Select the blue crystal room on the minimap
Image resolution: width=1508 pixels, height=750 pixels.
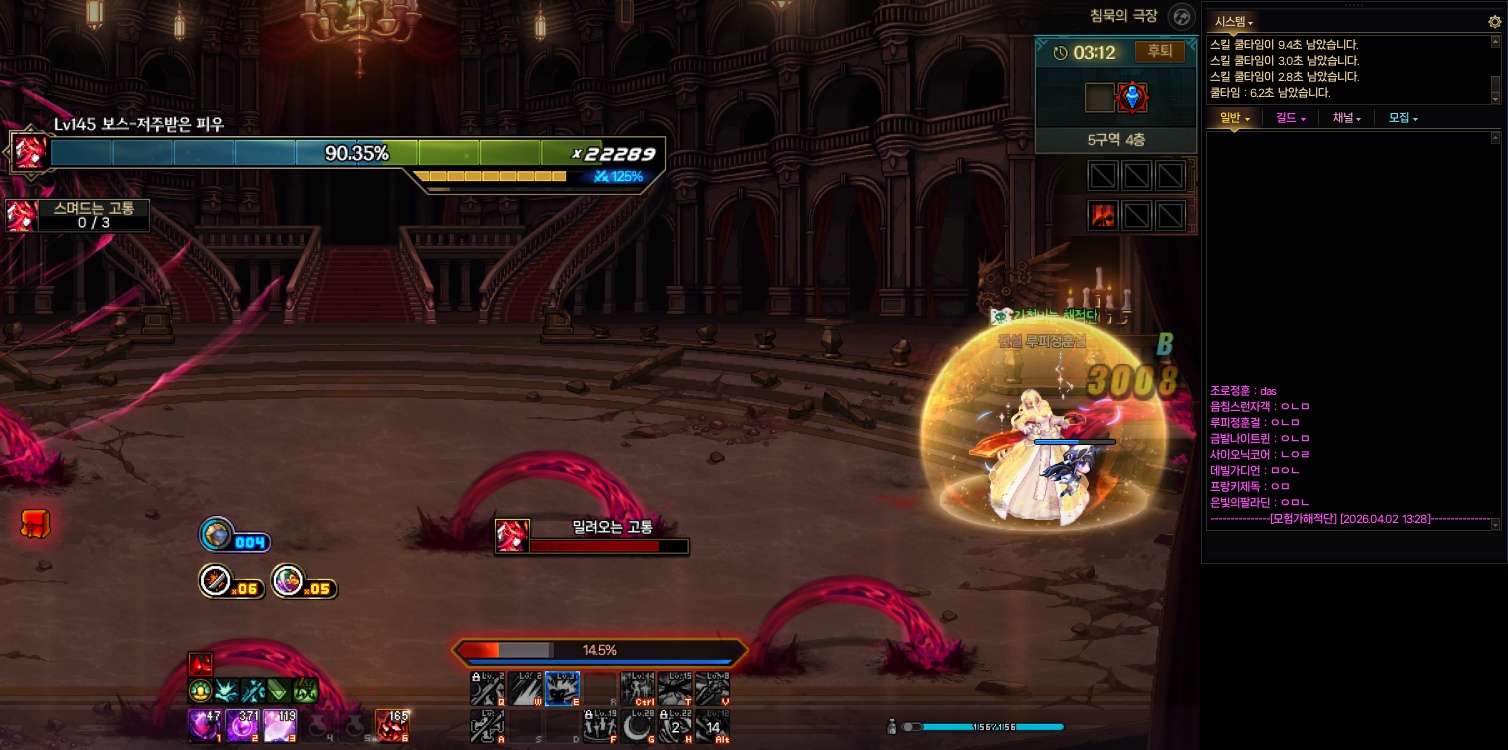pyautogui.click(x=1133, y=98)
